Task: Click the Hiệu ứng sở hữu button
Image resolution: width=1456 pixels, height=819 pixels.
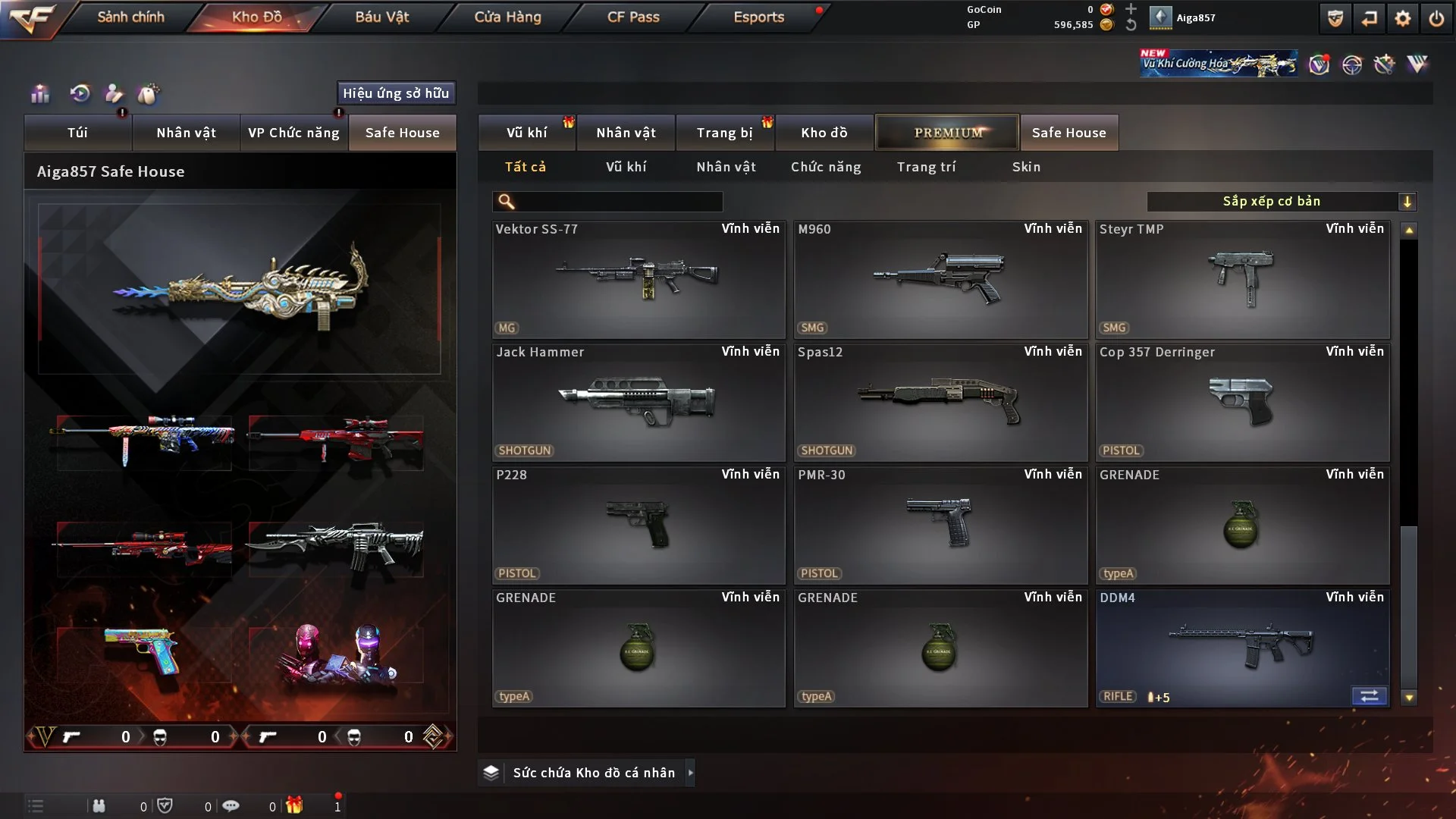Action: pyautogui.click(x=396, y=93)
